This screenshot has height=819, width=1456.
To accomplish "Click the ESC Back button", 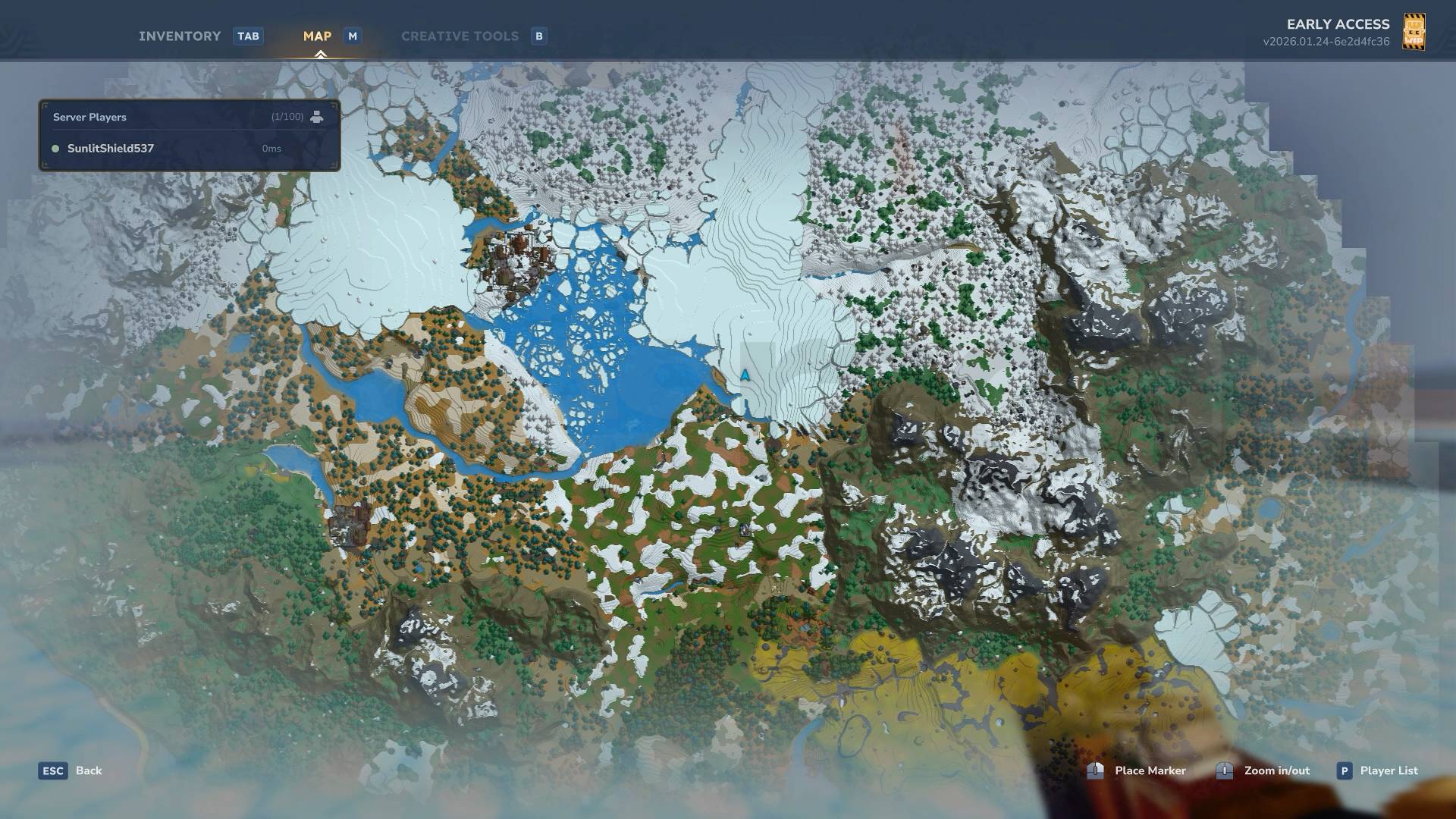I will pyautogui.click(x=52, y=770).
